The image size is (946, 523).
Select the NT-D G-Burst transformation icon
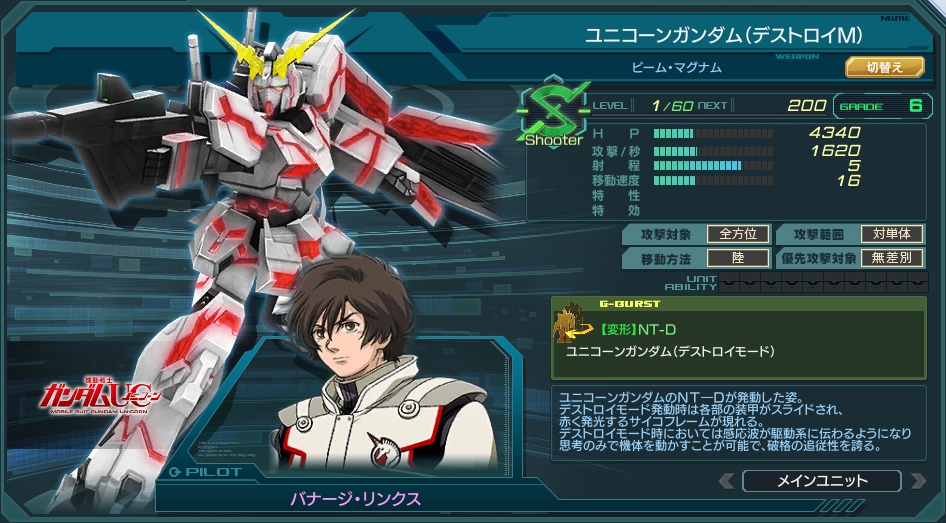[x=571, y=322]
